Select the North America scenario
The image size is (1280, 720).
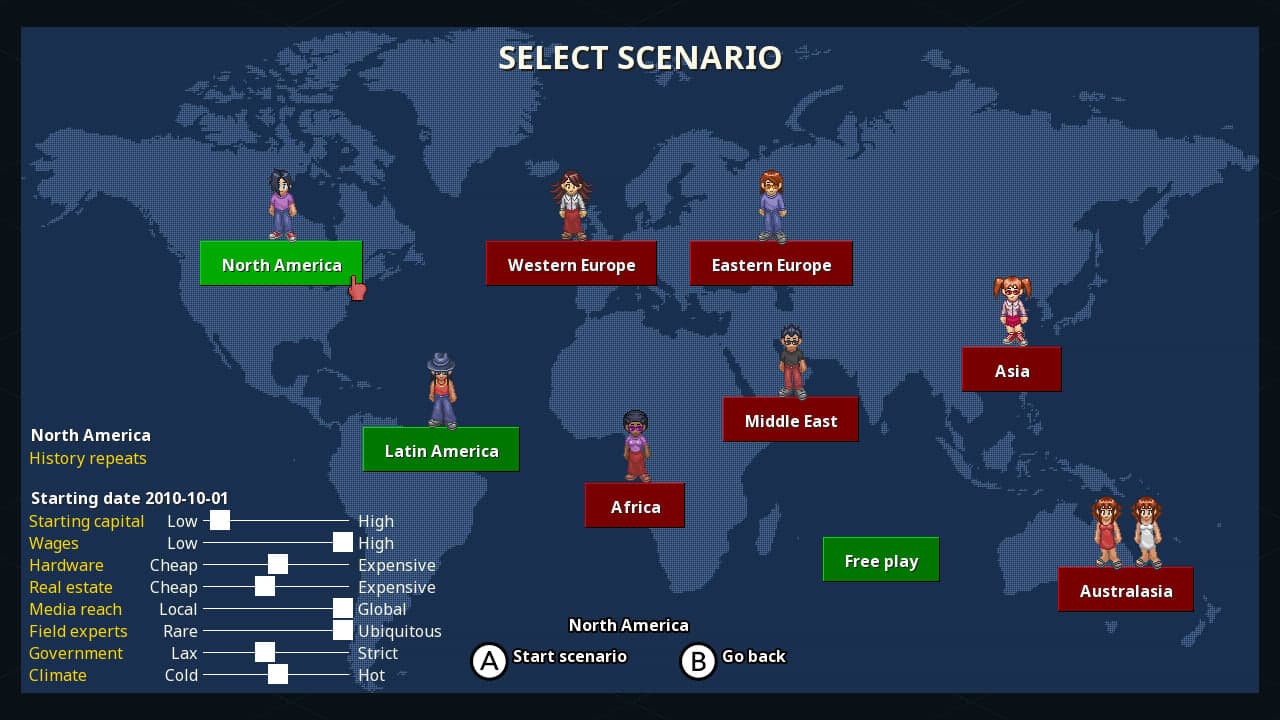281,264
